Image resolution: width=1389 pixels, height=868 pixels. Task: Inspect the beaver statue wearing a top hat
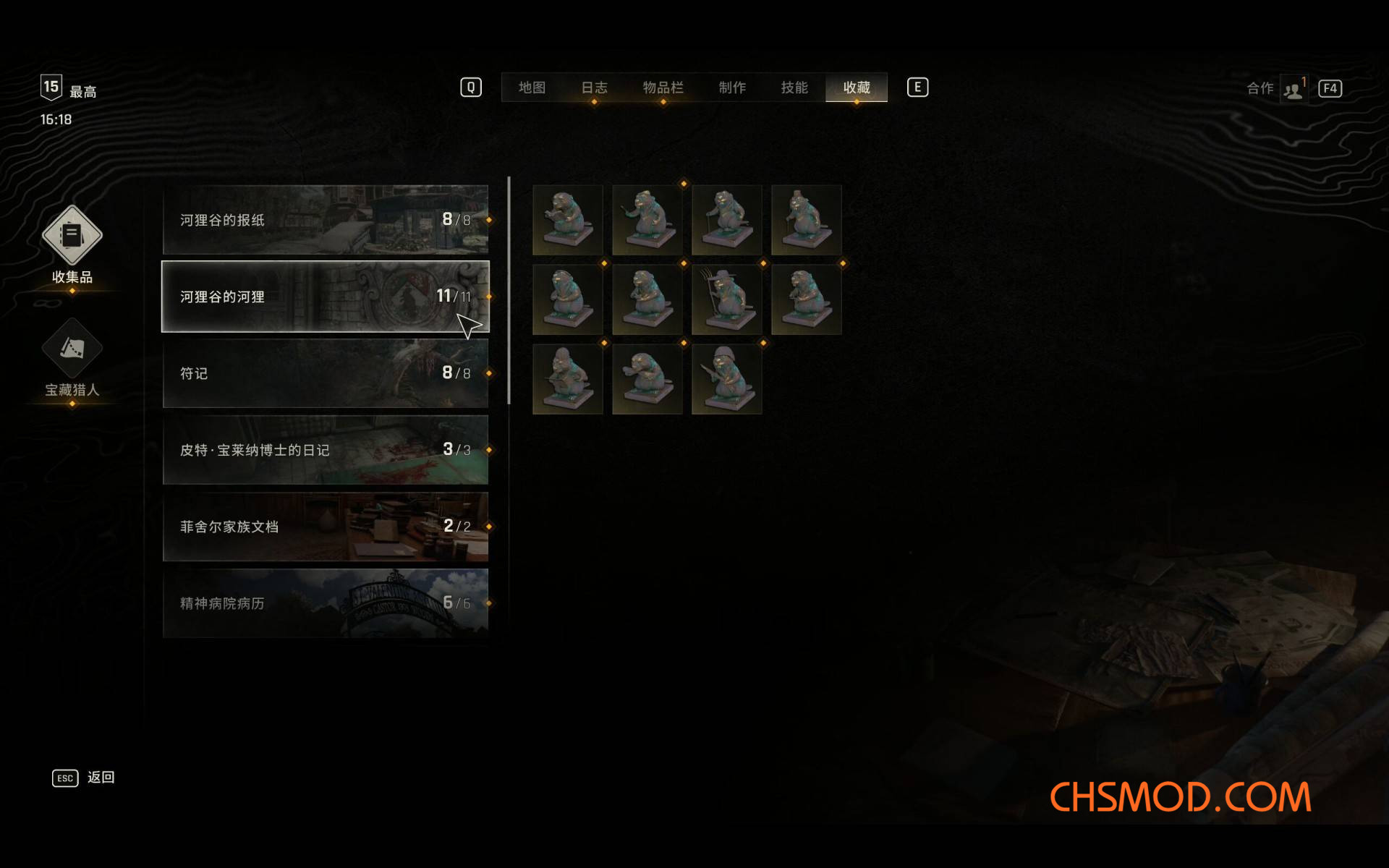click(x=807, y=220)
